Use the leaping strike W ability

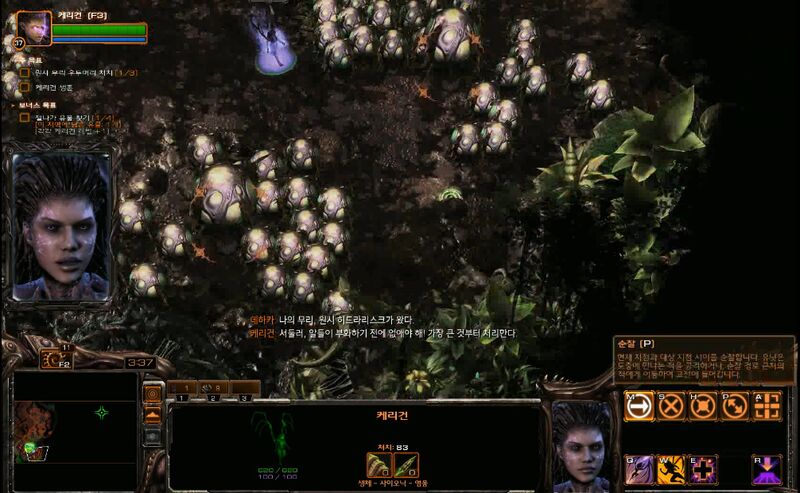(x=671, y=469)
